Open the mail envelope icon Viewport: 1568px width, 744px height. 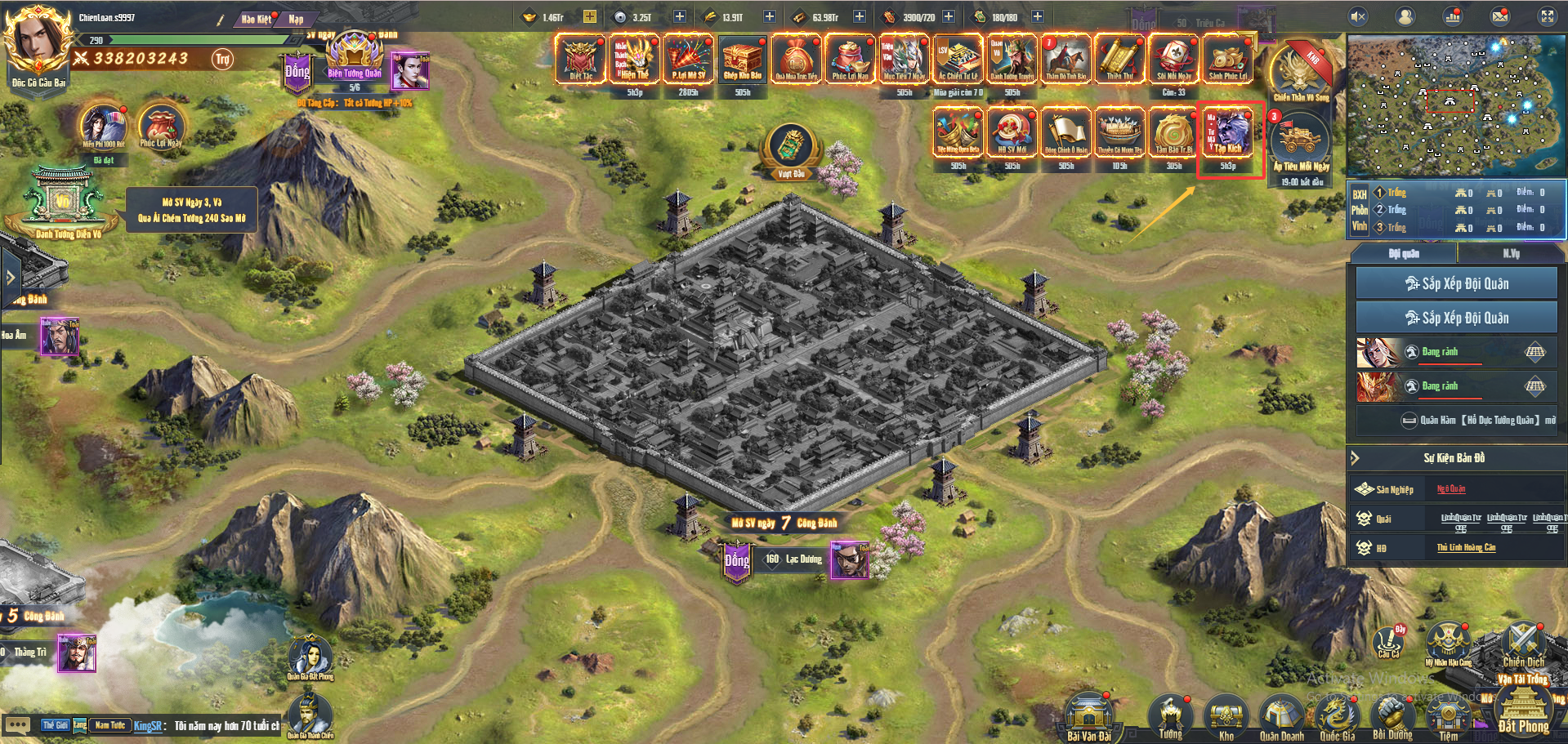[x=1500, y=16]
